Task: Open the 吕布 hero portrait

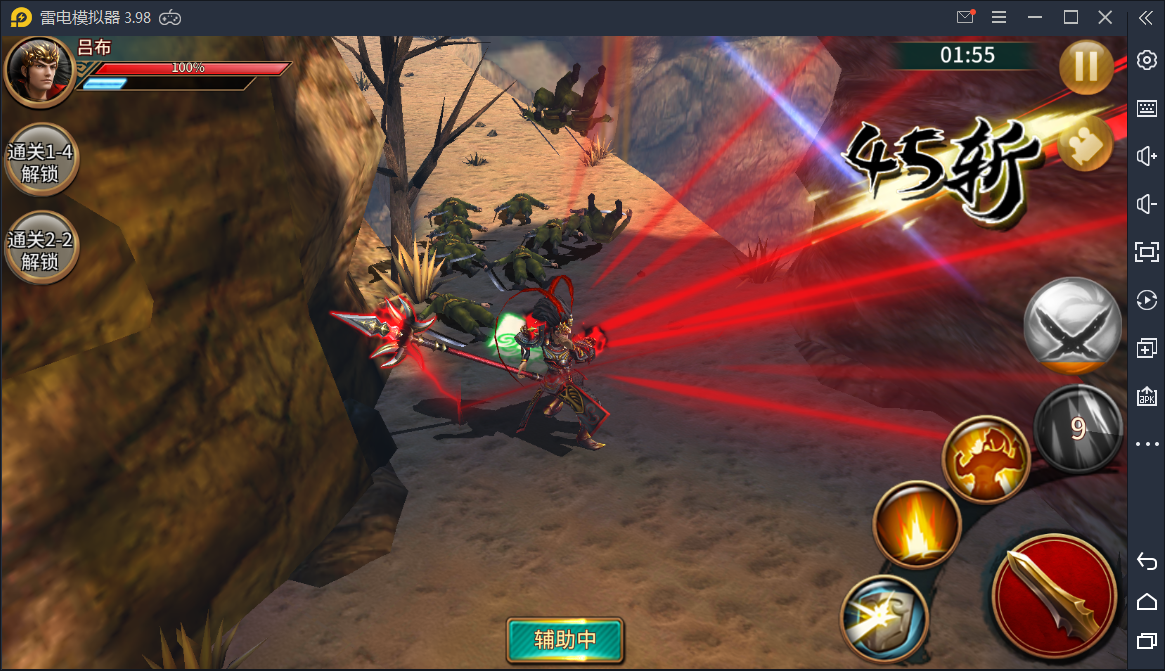Action: pyautogui.click(x=40, y=70)
